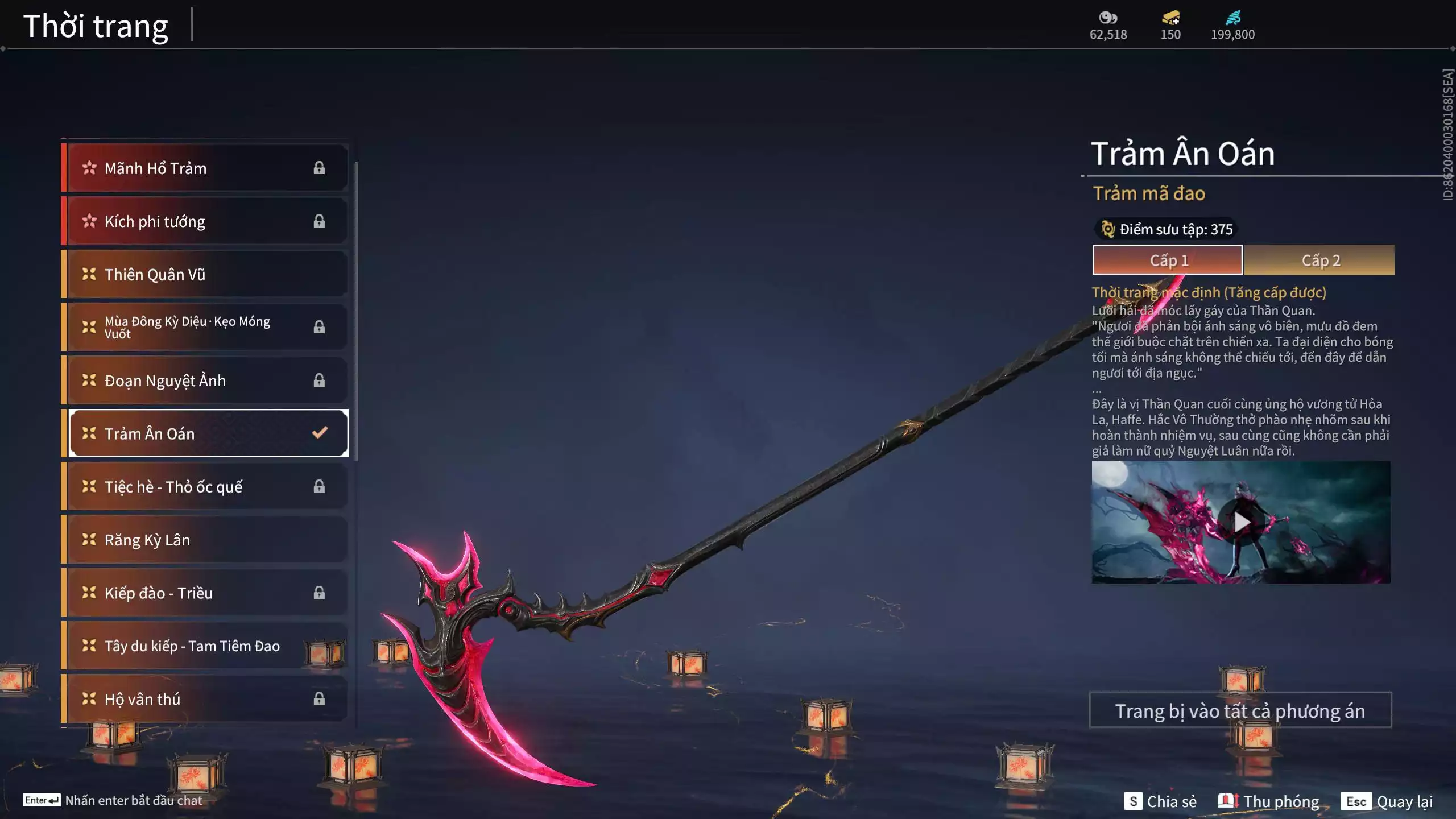Choose the Kích phi tướng entry
This screenshot has width=1456, height=819.
pyautogui.click(x=205, y=221)
